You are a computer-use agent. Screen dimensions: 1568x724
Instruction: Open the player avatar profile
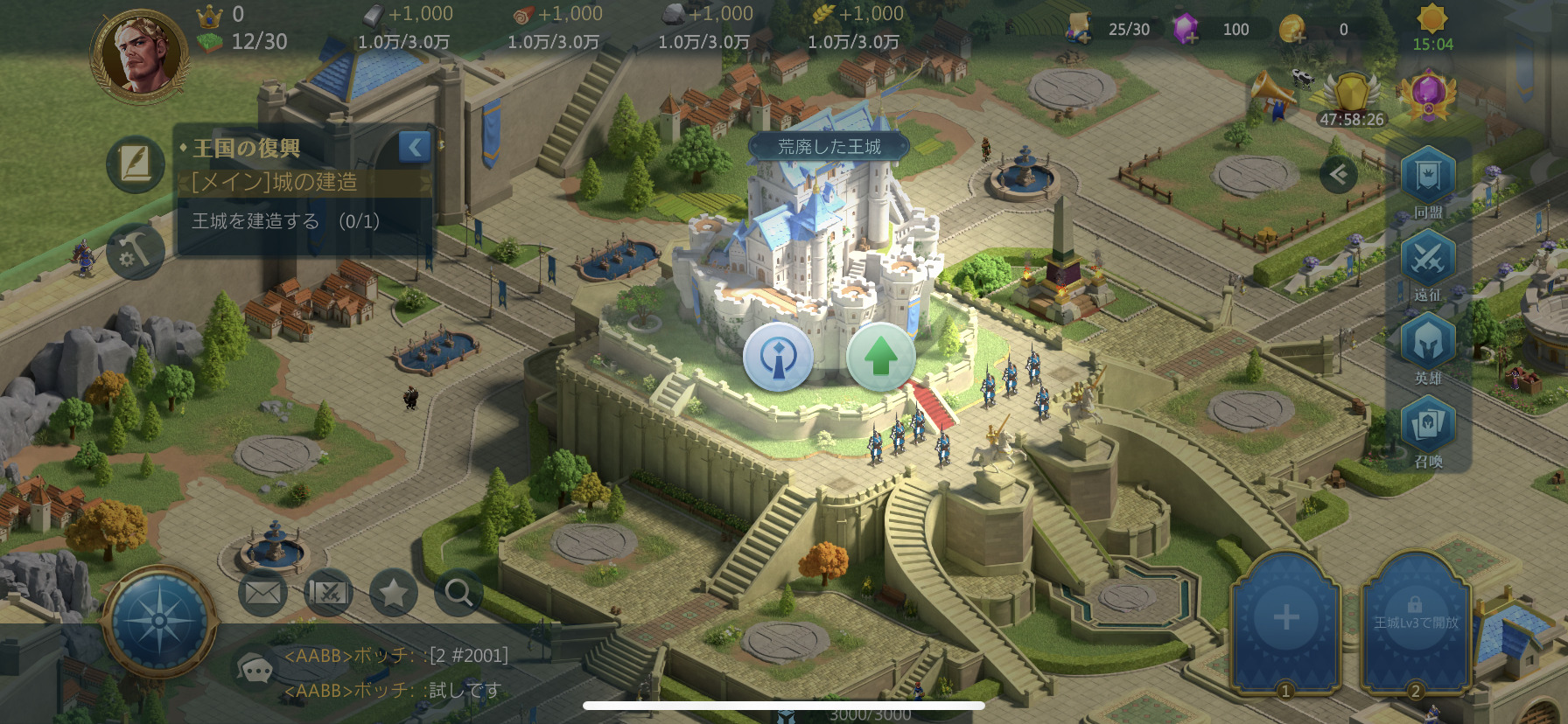(140, 54)
